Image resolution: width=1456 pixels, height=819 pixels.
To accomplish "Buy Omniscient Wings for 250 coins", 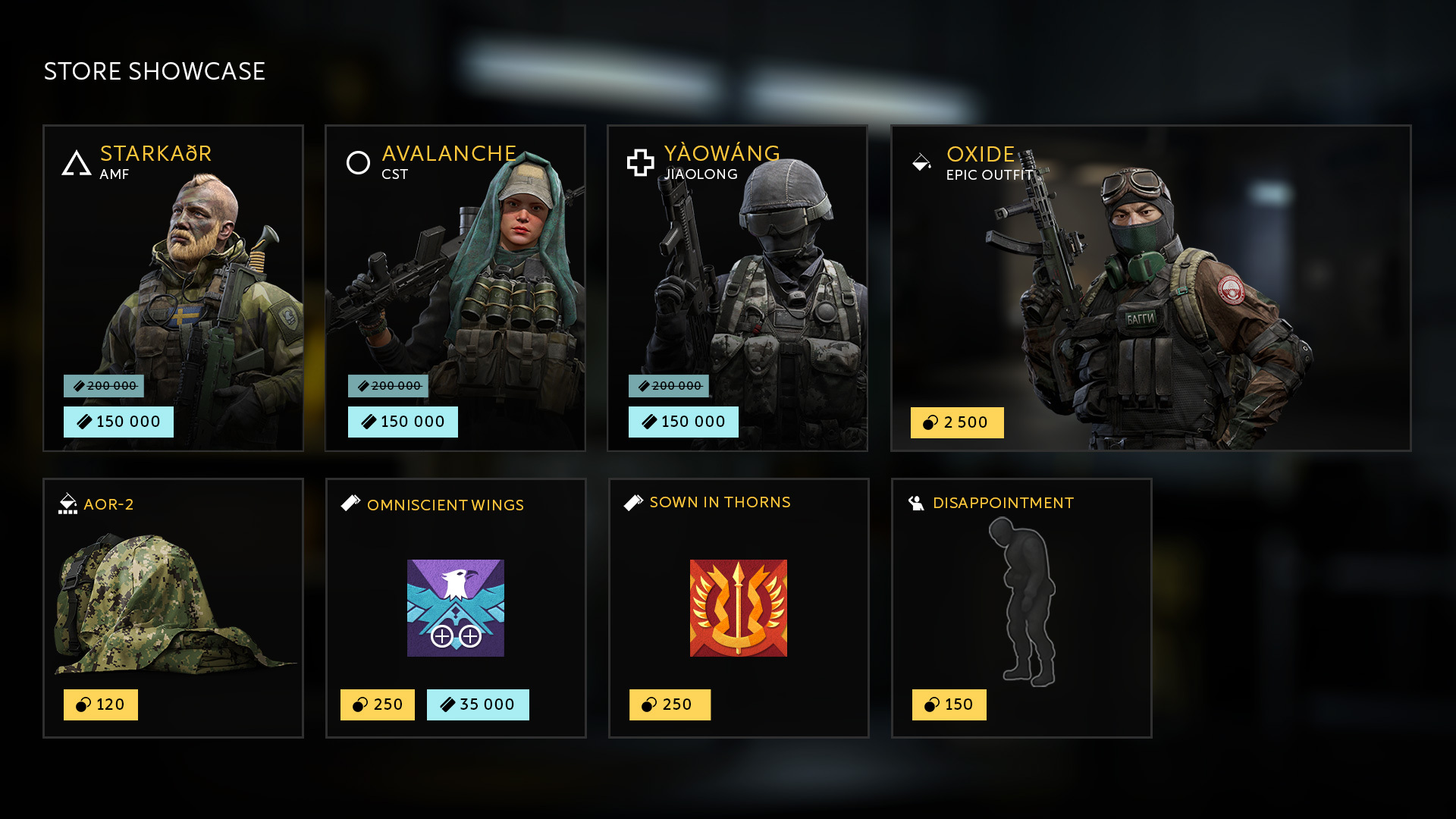I will 378,705.
